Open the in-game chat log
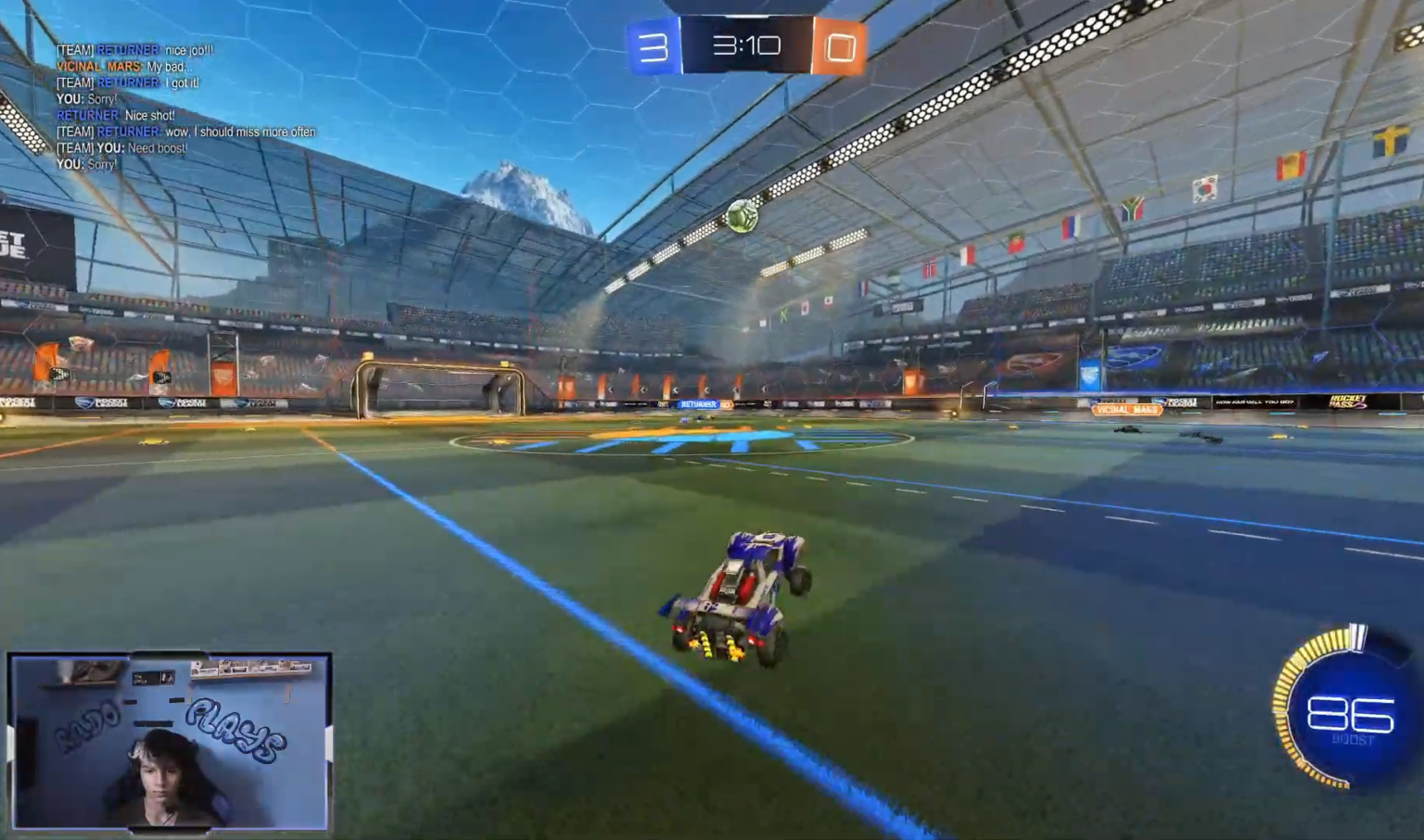 click(185, 107)
